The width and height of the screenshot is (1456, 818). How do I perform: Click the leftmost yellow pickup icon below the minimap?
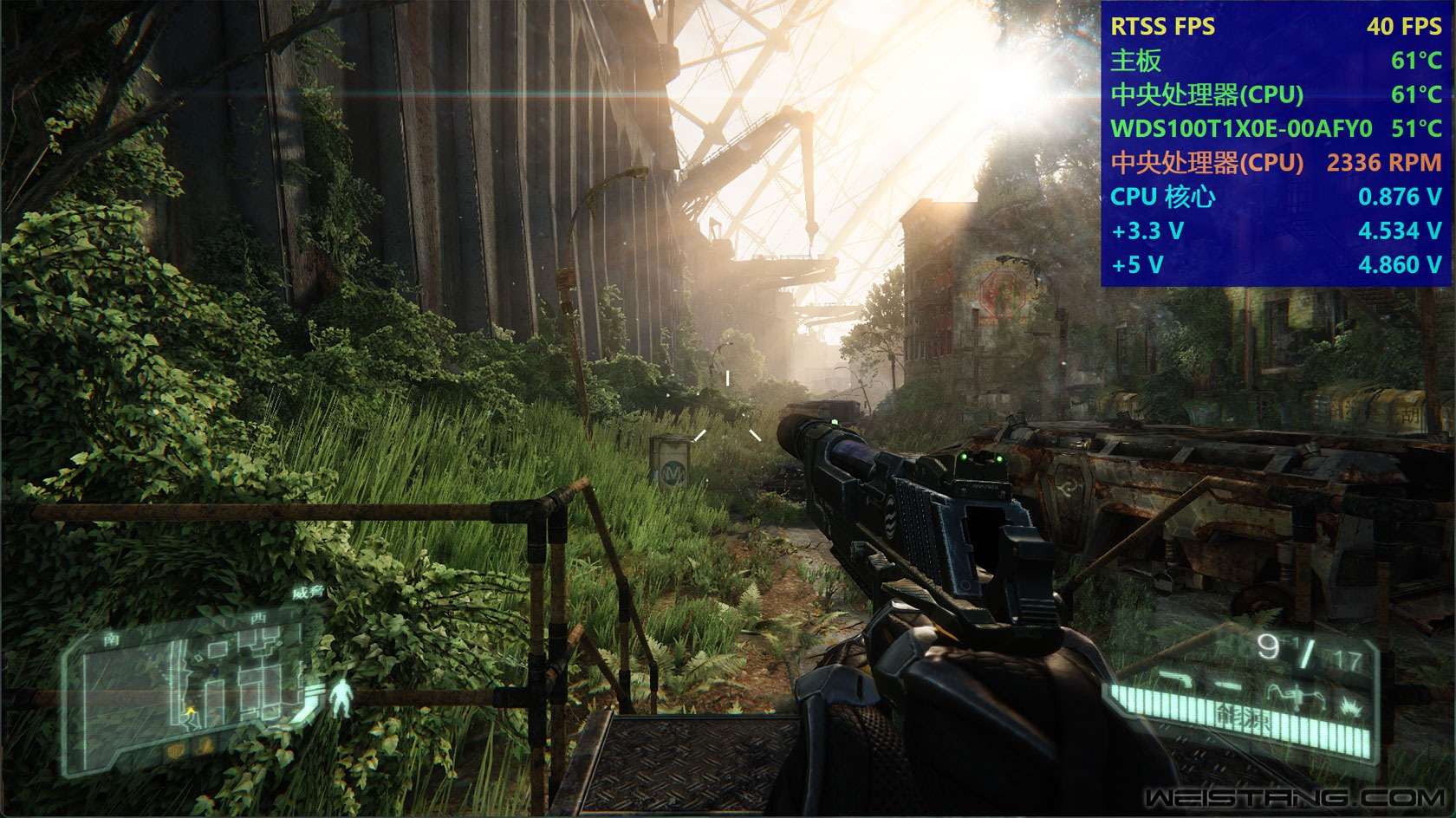tap(175, 750)
